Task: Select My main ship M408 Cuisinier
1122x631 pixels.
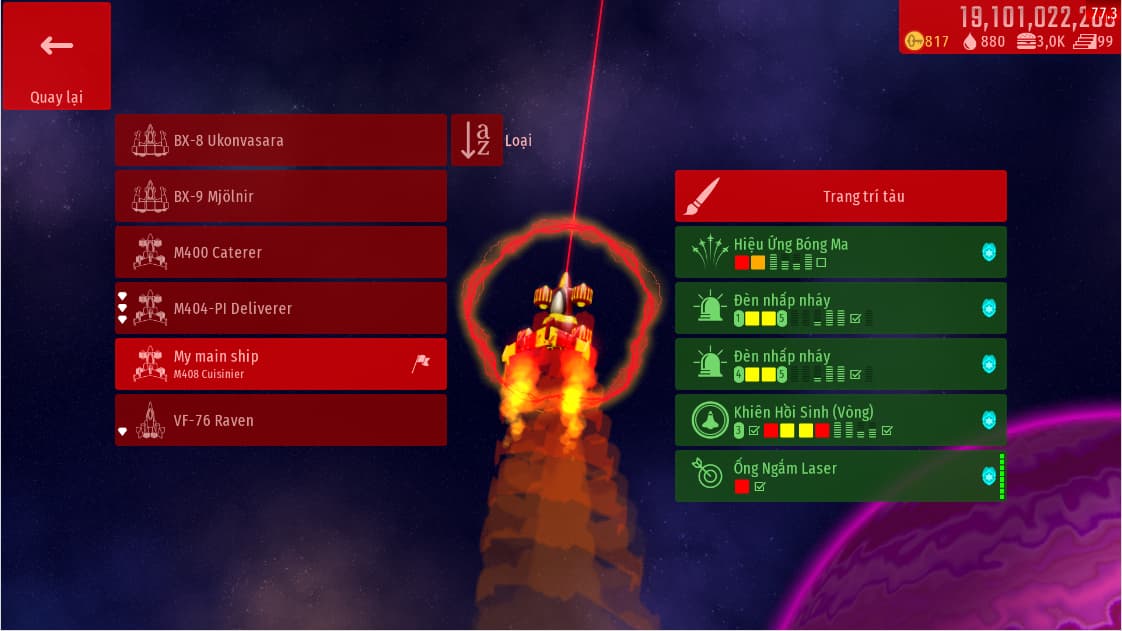Action: [280, 364]
